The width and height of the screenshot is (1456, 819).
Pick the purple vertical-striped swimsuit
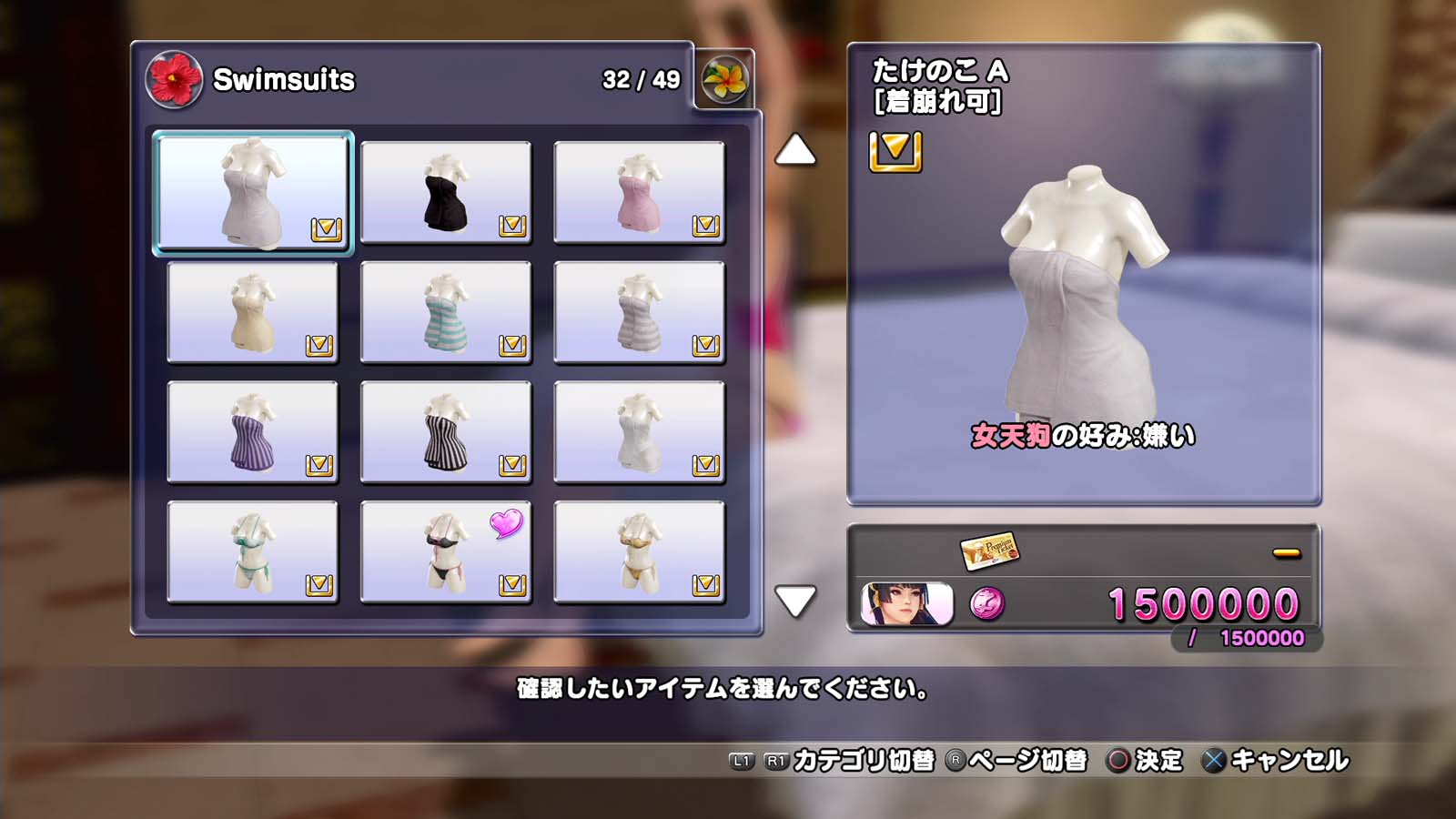coord(253,432)
